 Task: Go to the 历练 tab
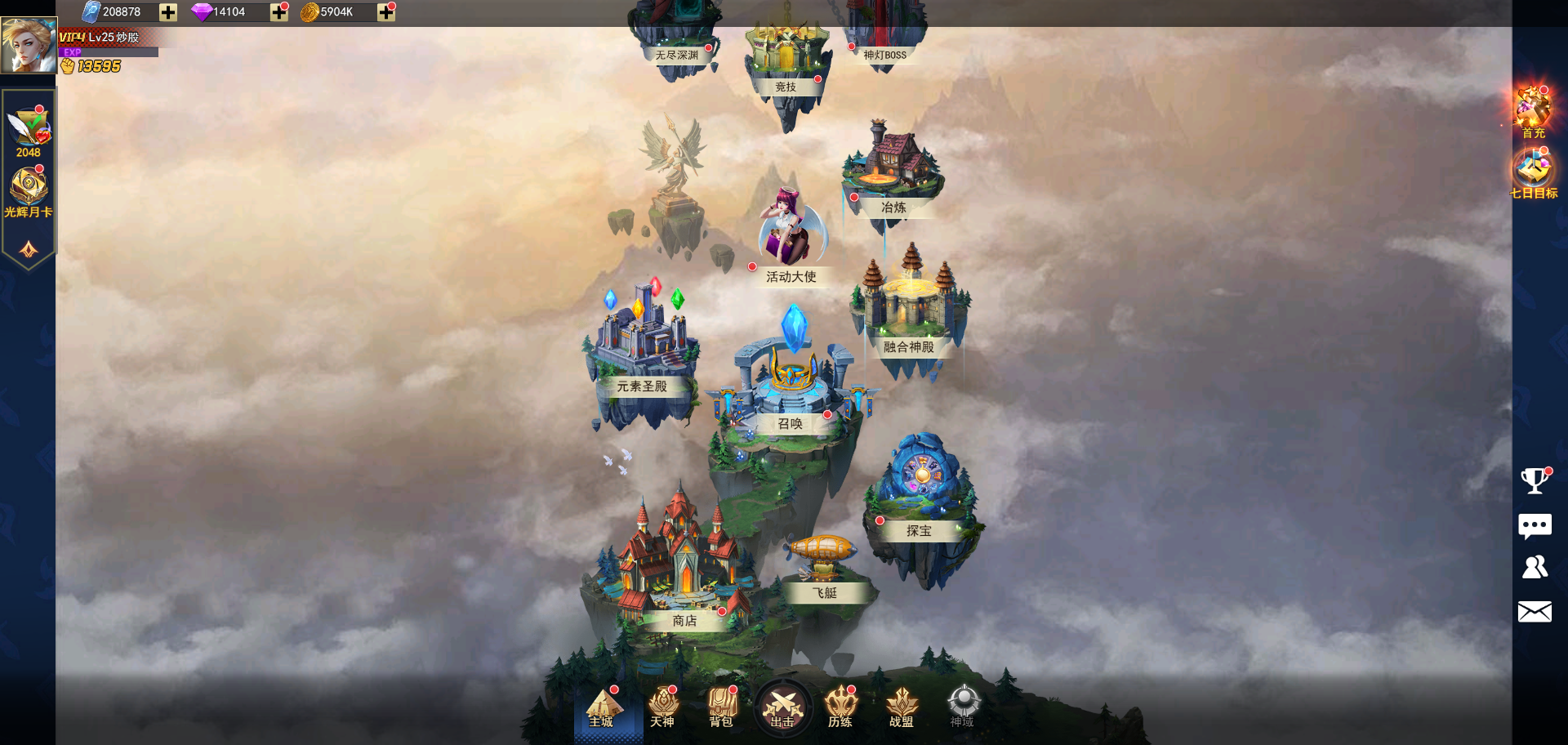tap(840, 707)
